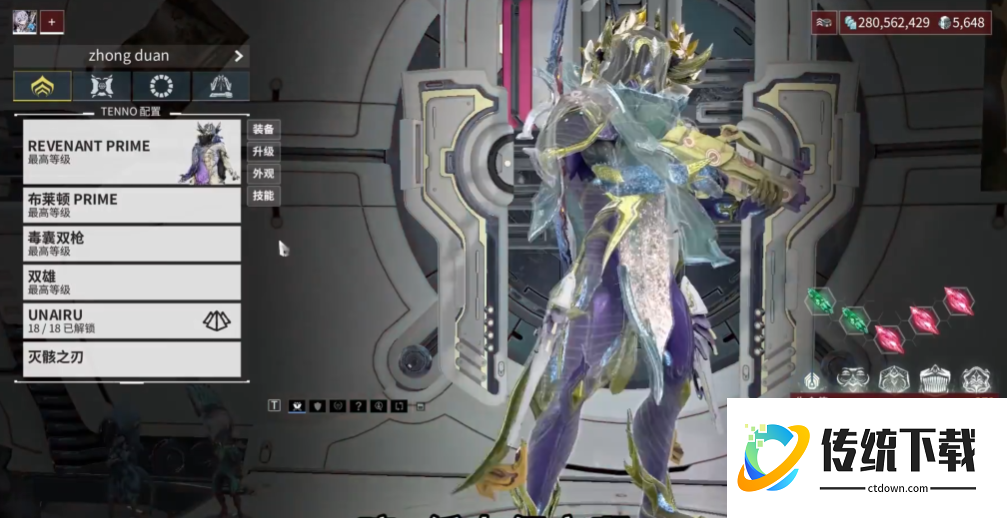Viewport: 1007px width, 518px height.
Task: Select the Revenant Prime warframe slot
Action: 131,152
